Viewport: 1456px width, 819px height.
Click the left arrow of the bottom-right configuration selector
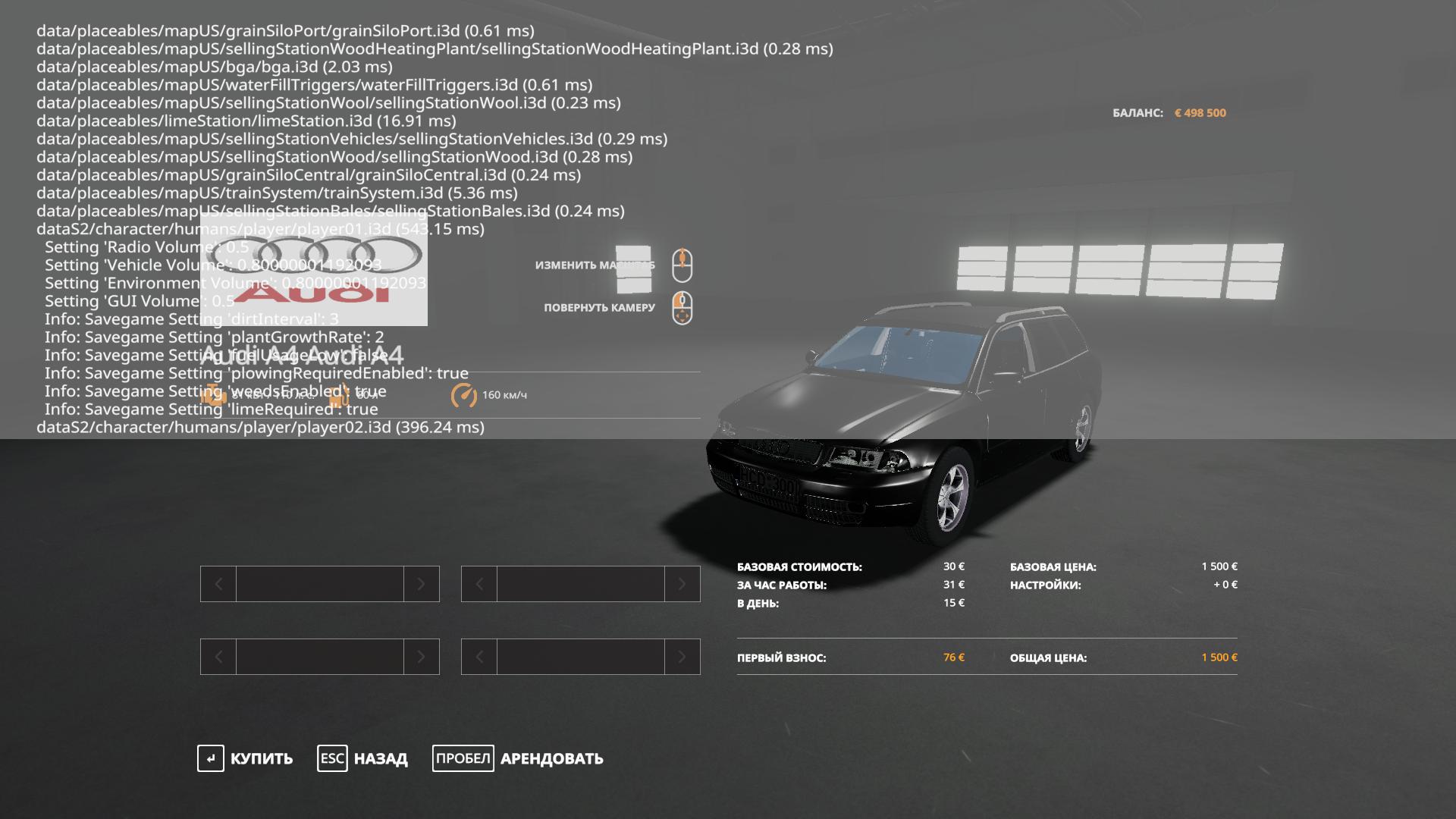(x=479, y=657)
